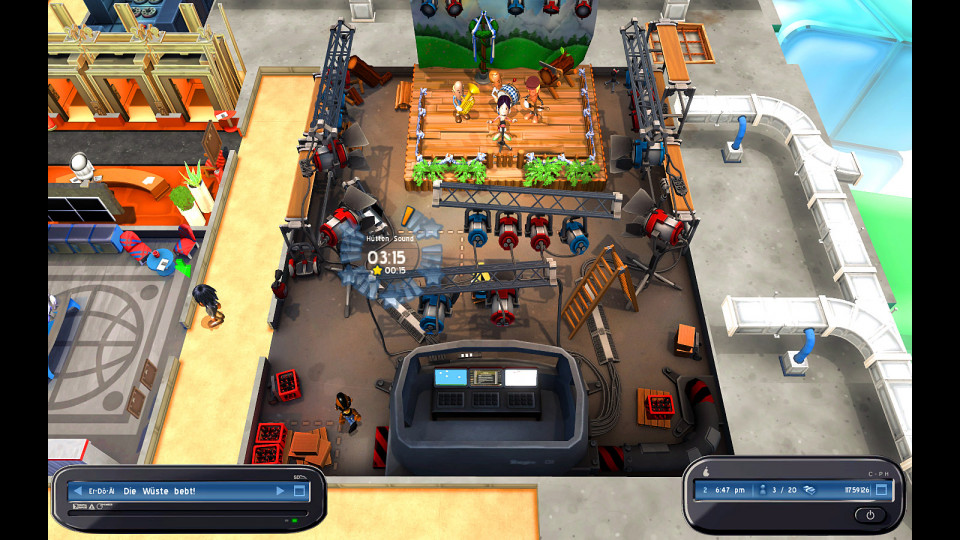Screen dimensions: 960x540
Task: Open the status panel window icon
Action: tap(880, 490)
